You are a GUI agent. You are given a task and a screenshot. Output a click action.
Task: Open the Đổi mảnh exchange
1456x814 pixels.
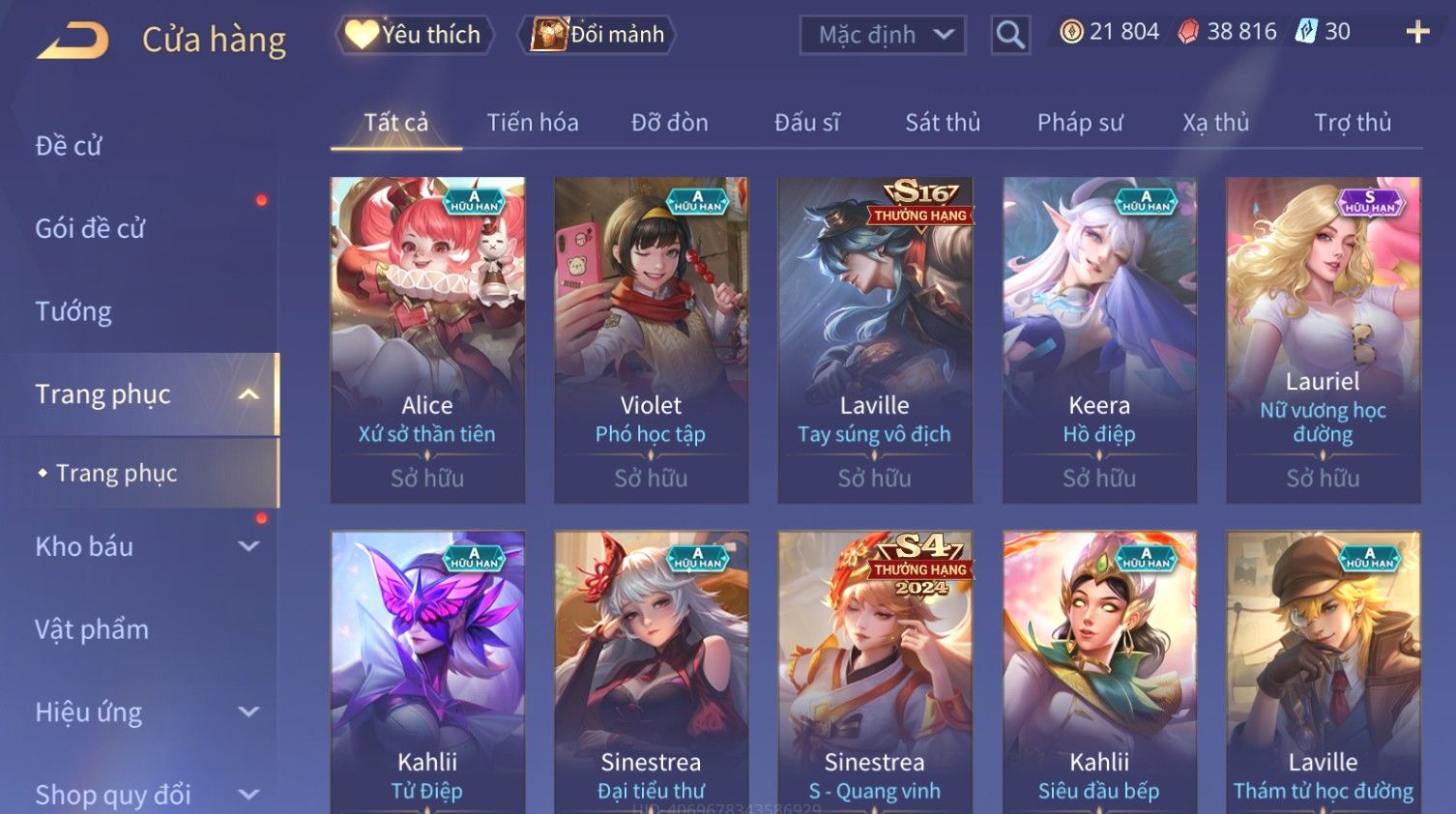(x=599, y=35)
